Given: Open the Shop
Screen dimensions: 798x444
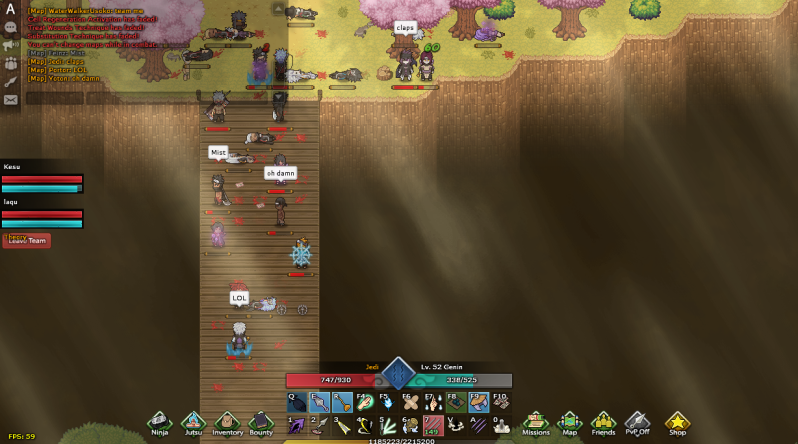Looking at the screenshot, I should point(677,422).
